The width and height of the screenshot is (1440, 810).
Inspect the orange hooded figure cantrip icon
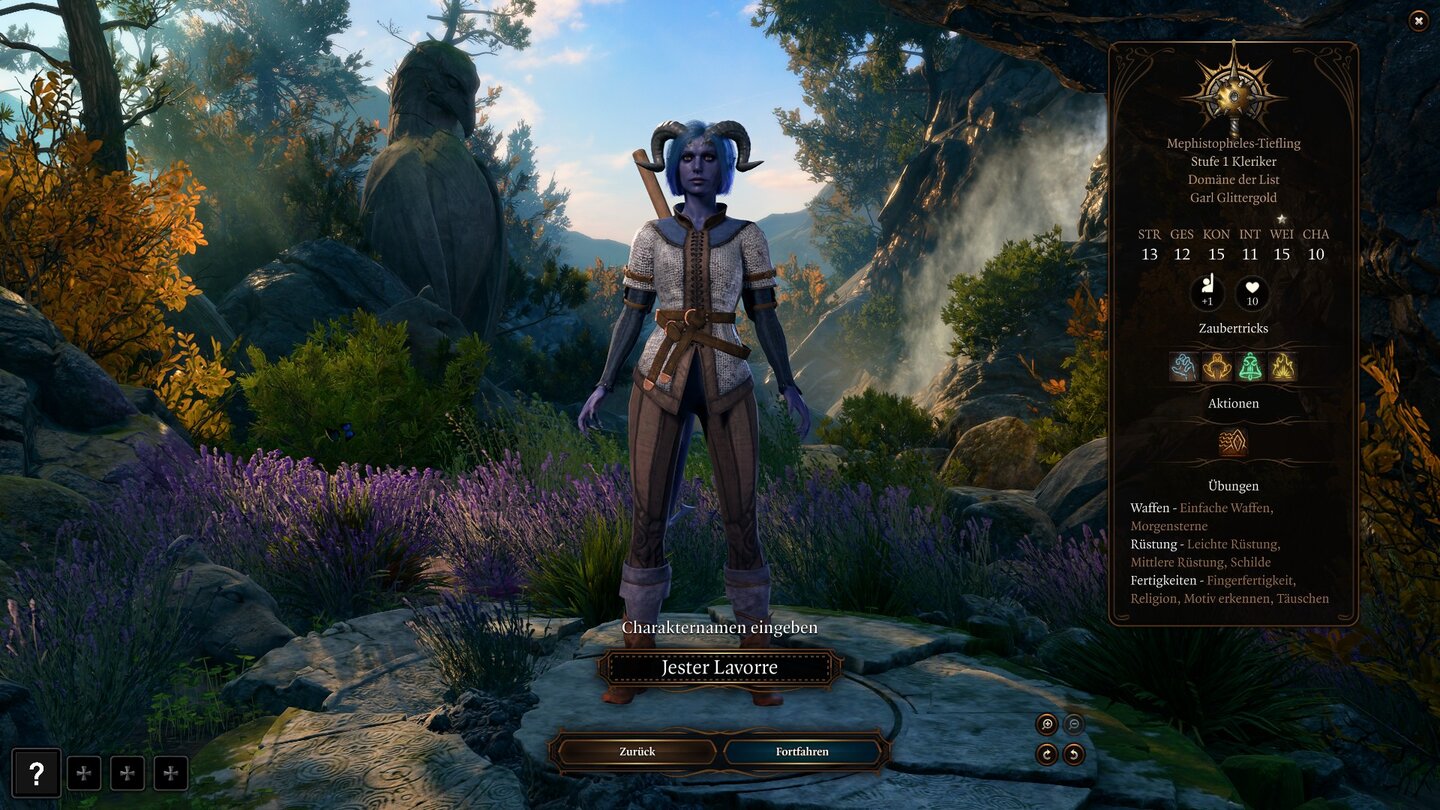[1217, 367]
